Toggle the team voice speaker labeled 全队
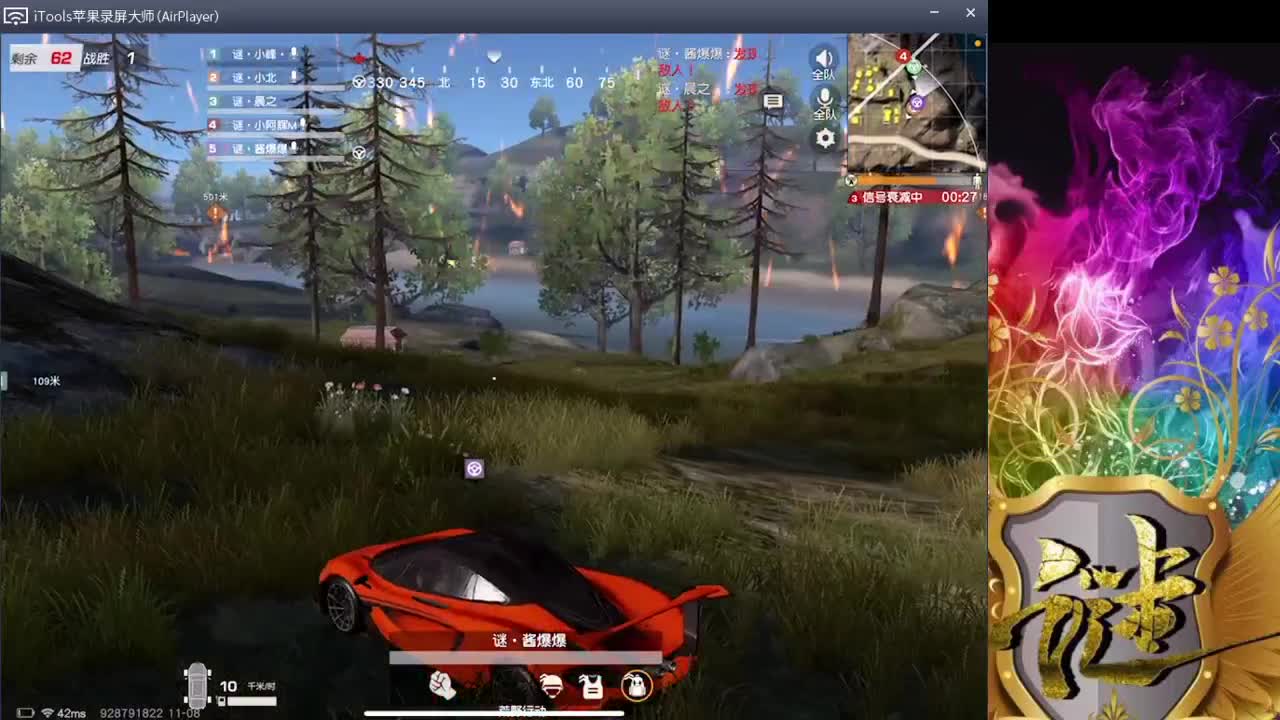This screenshot has width=1280, height=720. click(825, 57)
